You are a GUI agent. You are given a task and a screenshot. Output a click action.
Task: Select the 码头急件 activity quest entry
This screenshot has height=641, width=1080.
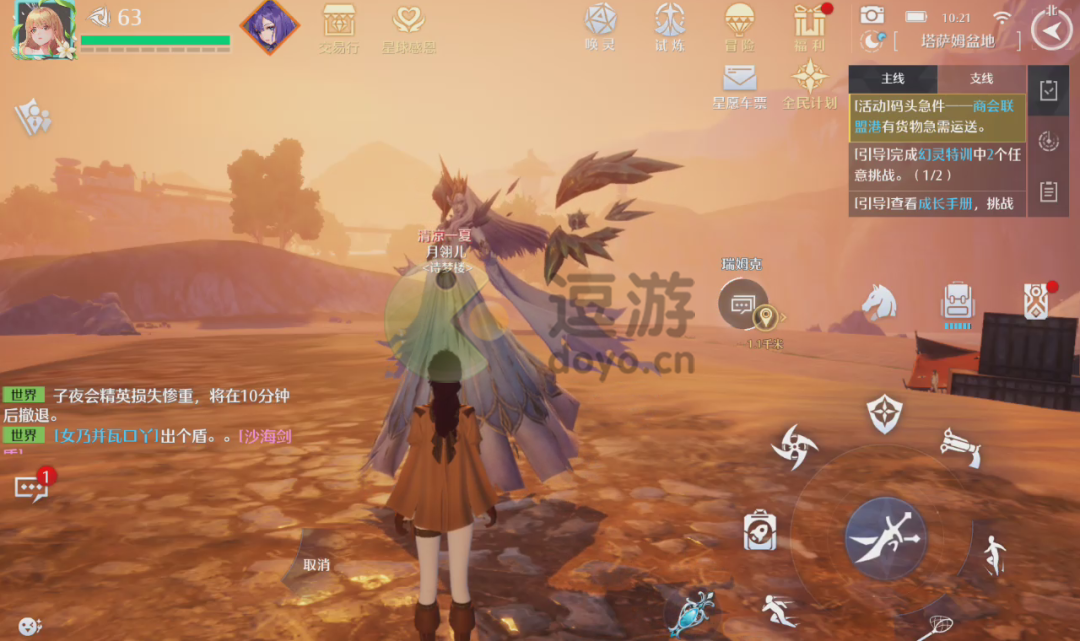pos(937,118)
